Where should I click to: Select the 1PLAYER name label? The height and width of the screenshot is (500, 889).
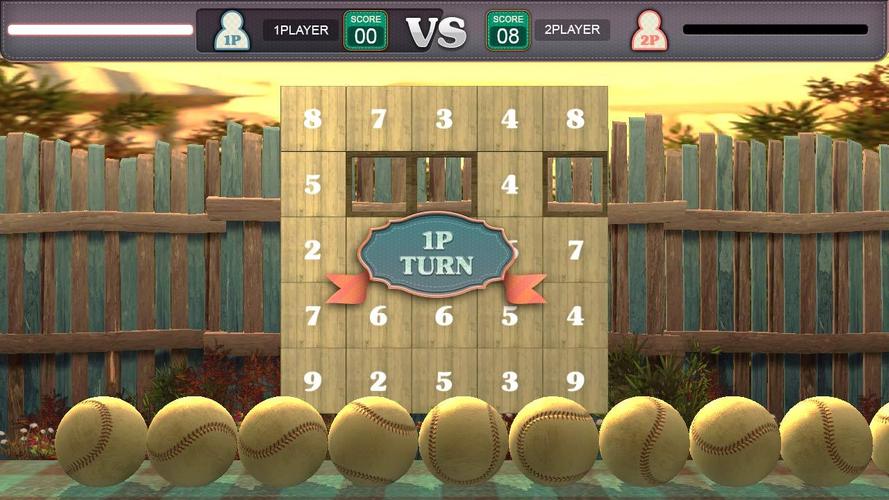301,30
